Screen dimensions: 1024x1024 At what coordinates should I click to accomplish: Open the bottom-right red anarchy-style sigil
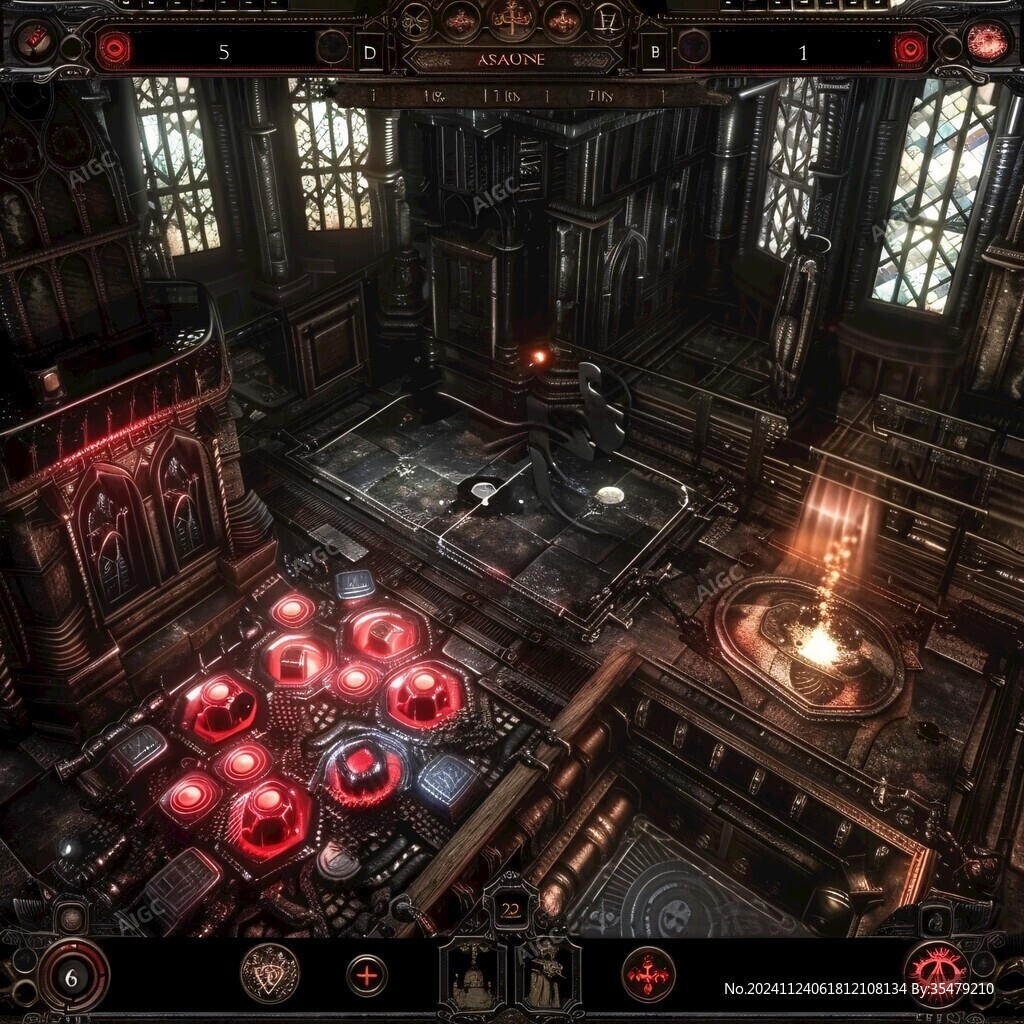(936, 974)
